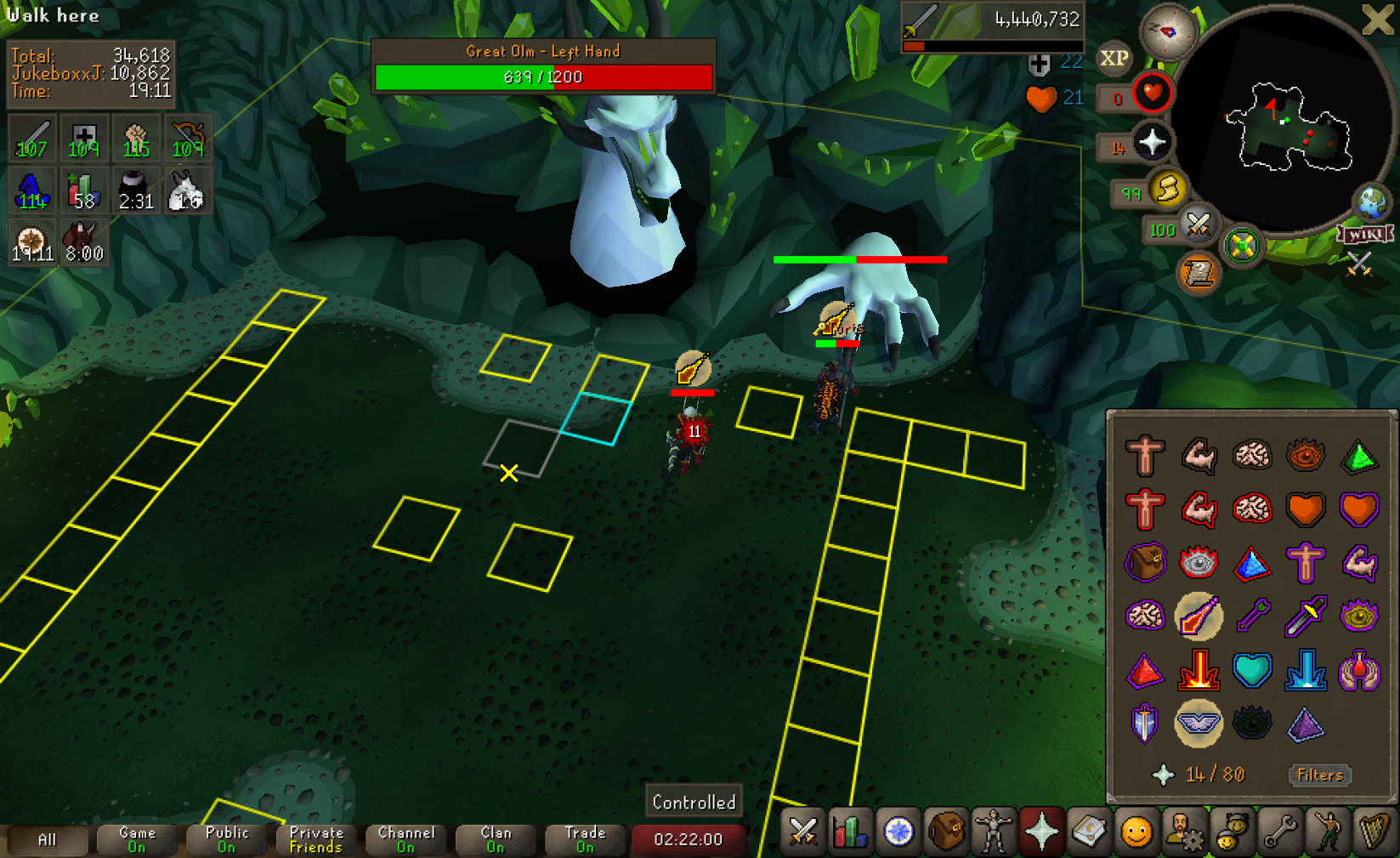Switch chat to the Game tab
1400x858 pixels.
pos(137,839)
